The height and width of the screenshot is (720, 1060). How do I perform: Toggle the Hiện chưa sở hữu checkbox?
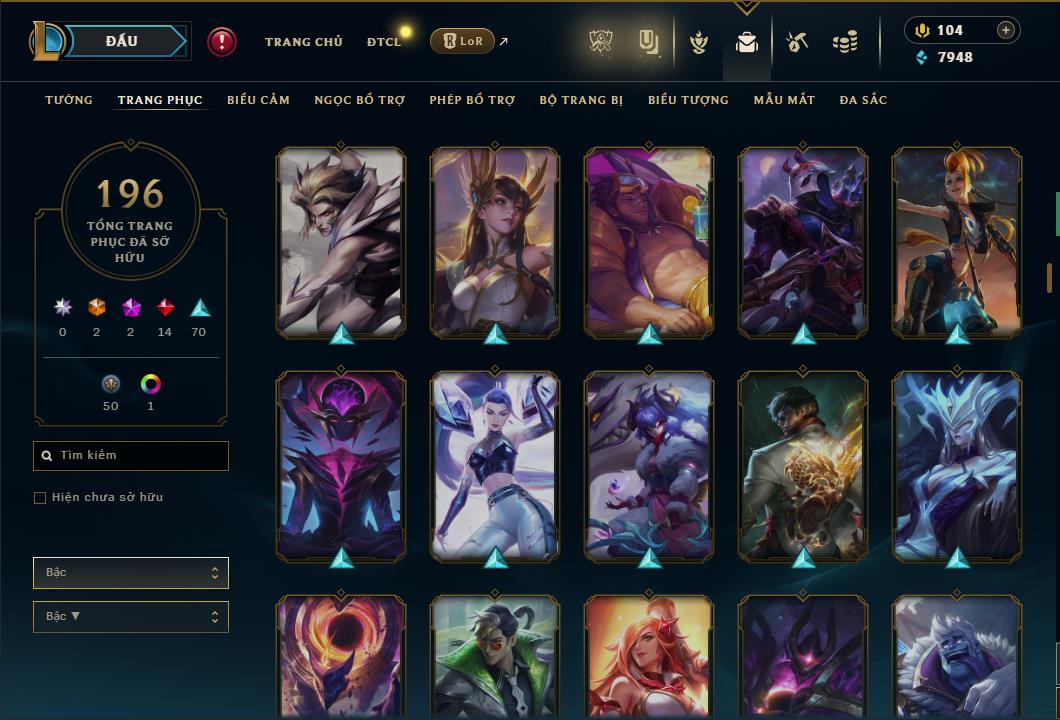coord(40,498)
